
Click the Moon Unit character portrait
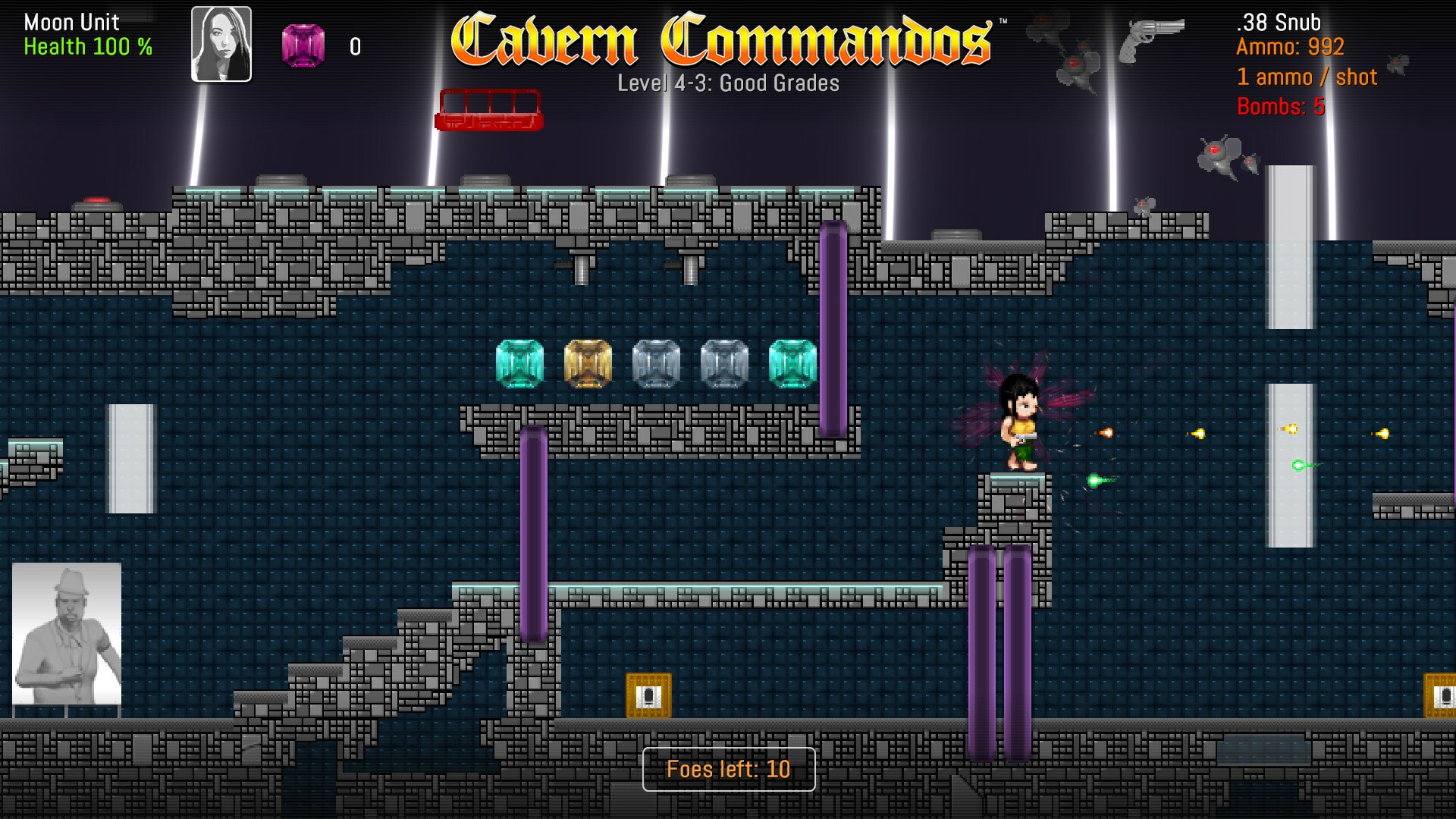(221, 44)
